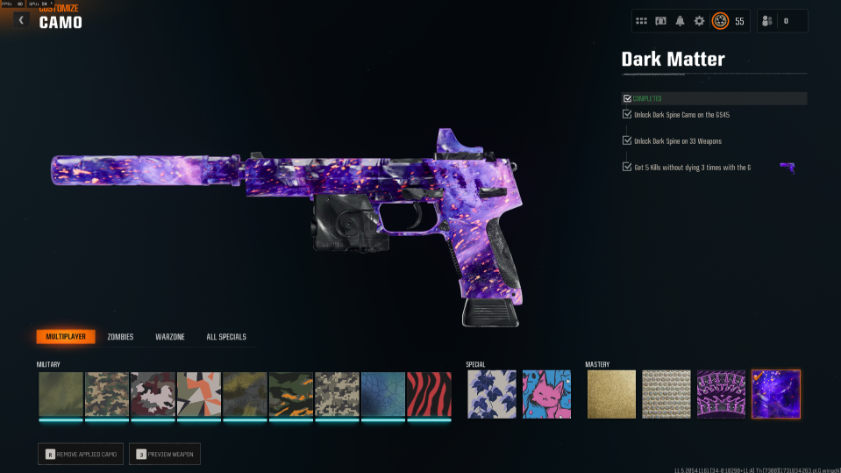Image resolution: width=841 pixels, height=473 pixels.
Task: Go back using the arrow button
Action: pos(21,21)
